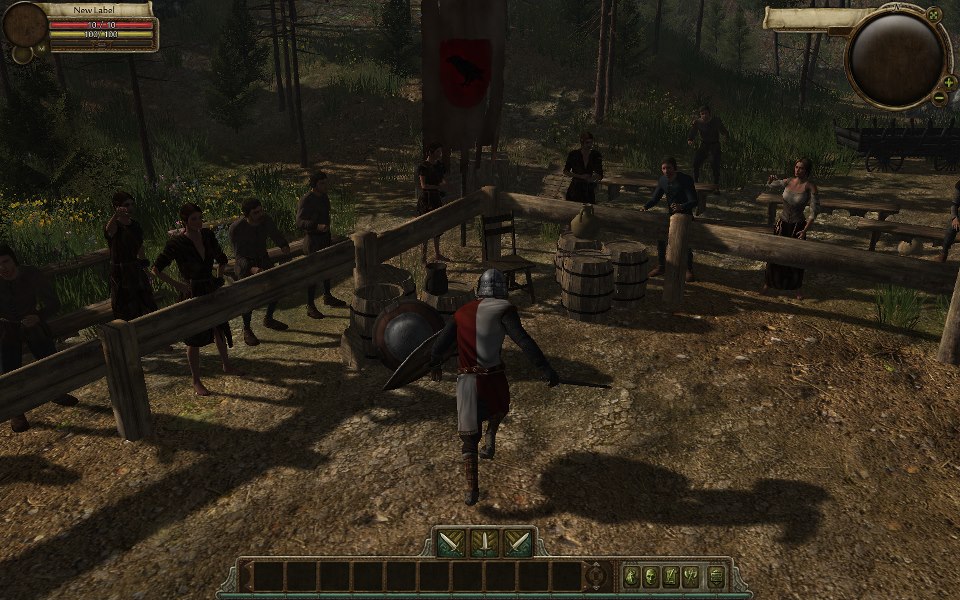Expand the minimap using the green arrows button

pos(934,16)
